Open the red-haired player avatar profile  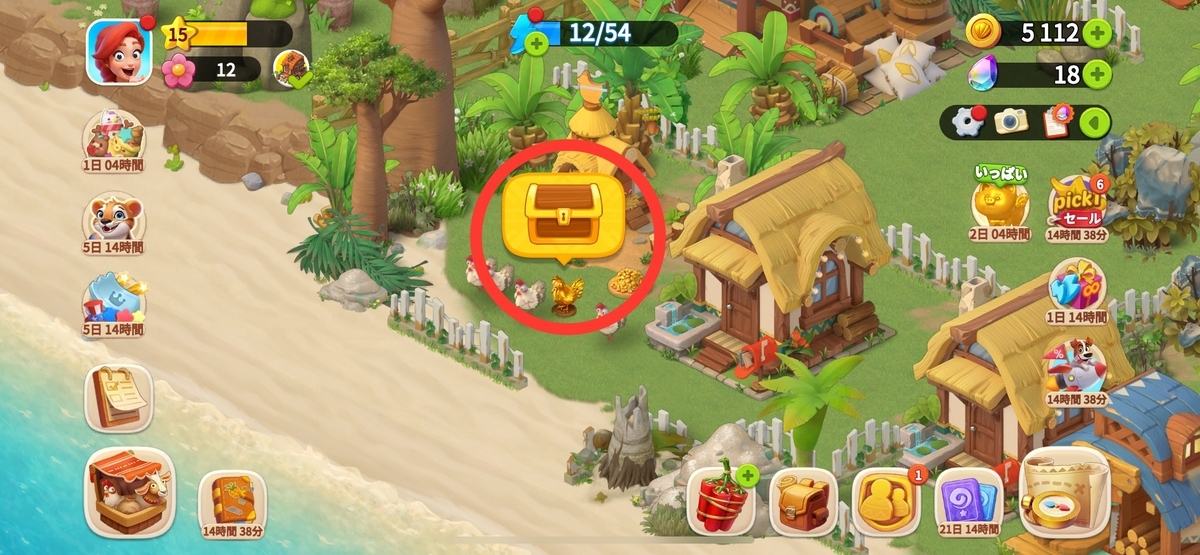(x=119, y=52)
